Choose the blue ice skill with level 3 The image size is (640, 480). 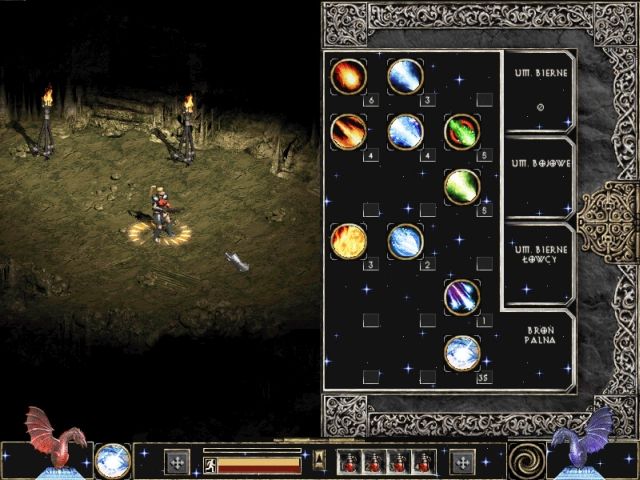click(x=405, y=76)
